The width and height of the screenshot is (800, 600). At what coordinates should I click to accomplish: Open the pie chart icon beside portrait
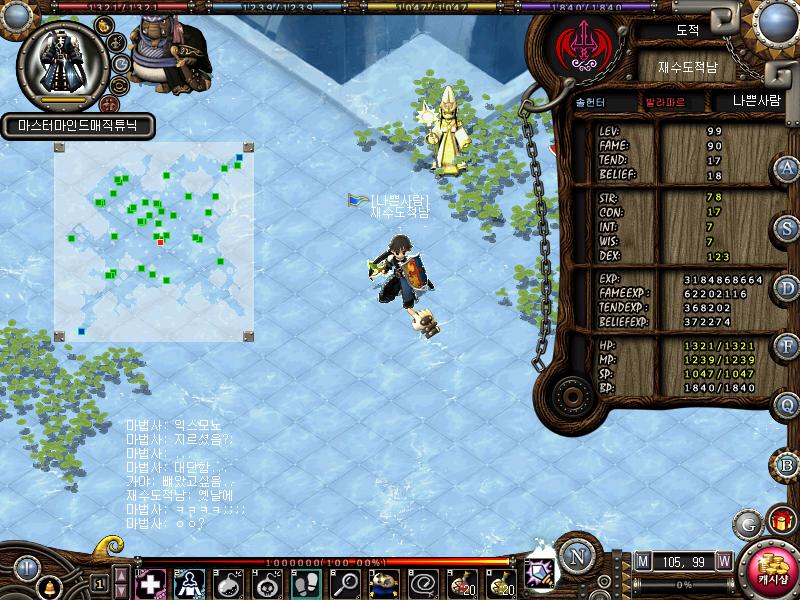120,62
